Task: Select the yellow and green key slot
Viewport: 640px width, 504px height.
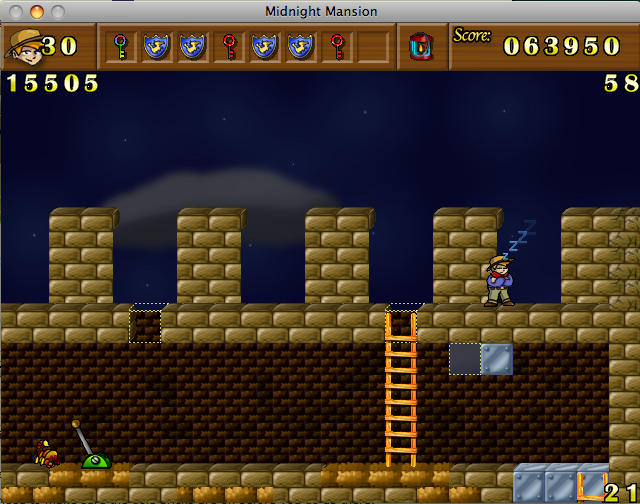Action: [121, 46]
